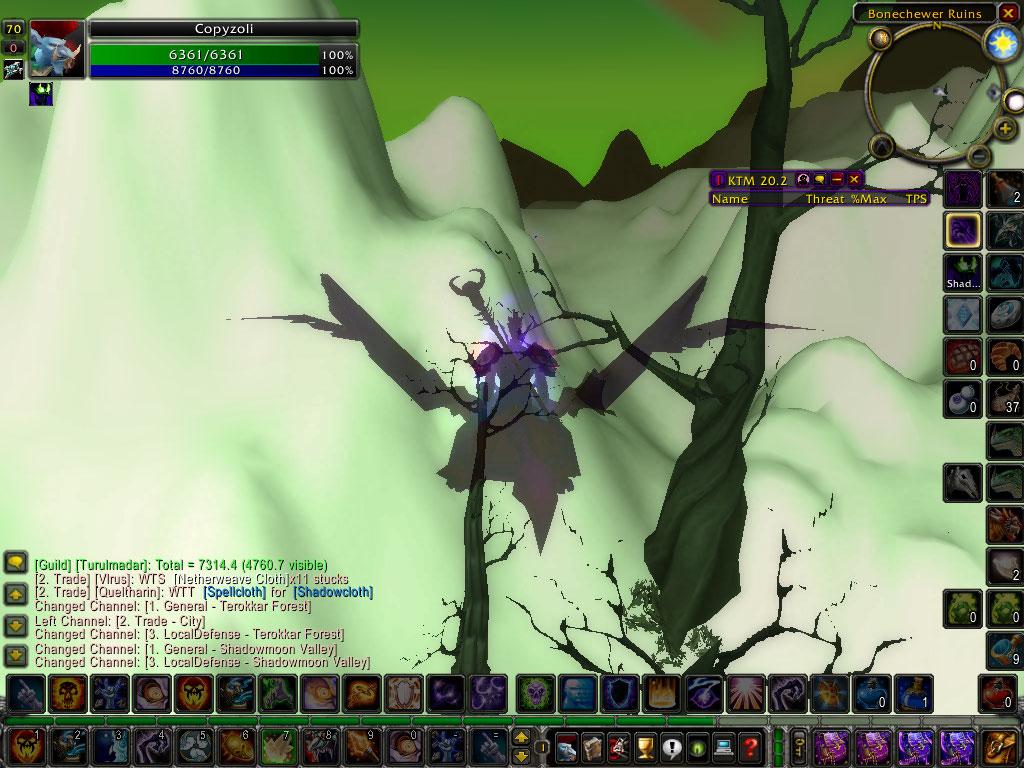The width and height of the screenshot is (1024, 768).
Task: Open the chat menu speech bubble button
Action: click(x=15, y=562)
